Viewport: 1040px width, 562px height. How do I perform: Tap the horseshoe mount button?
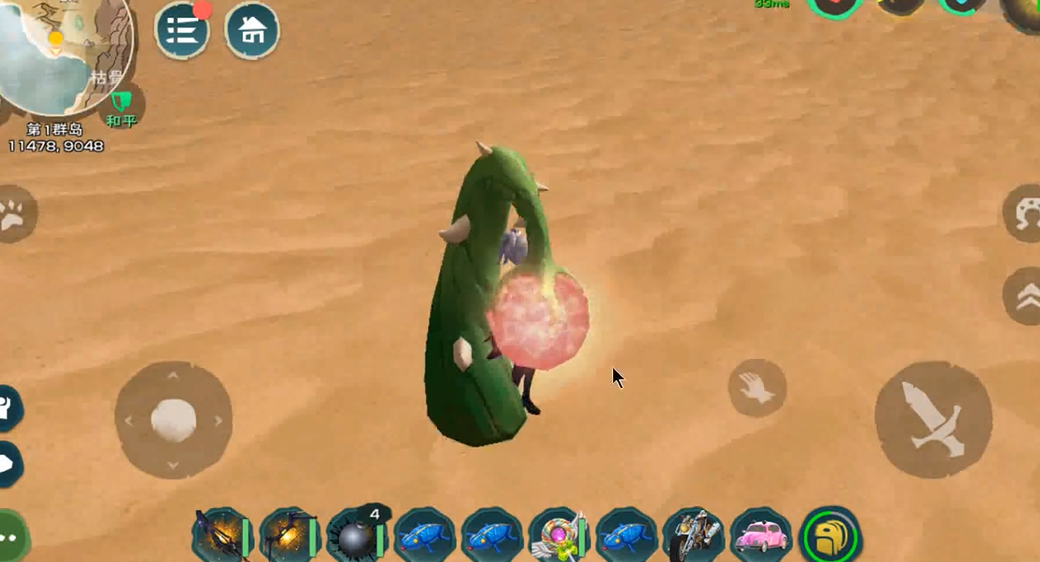click(1025, 213)
